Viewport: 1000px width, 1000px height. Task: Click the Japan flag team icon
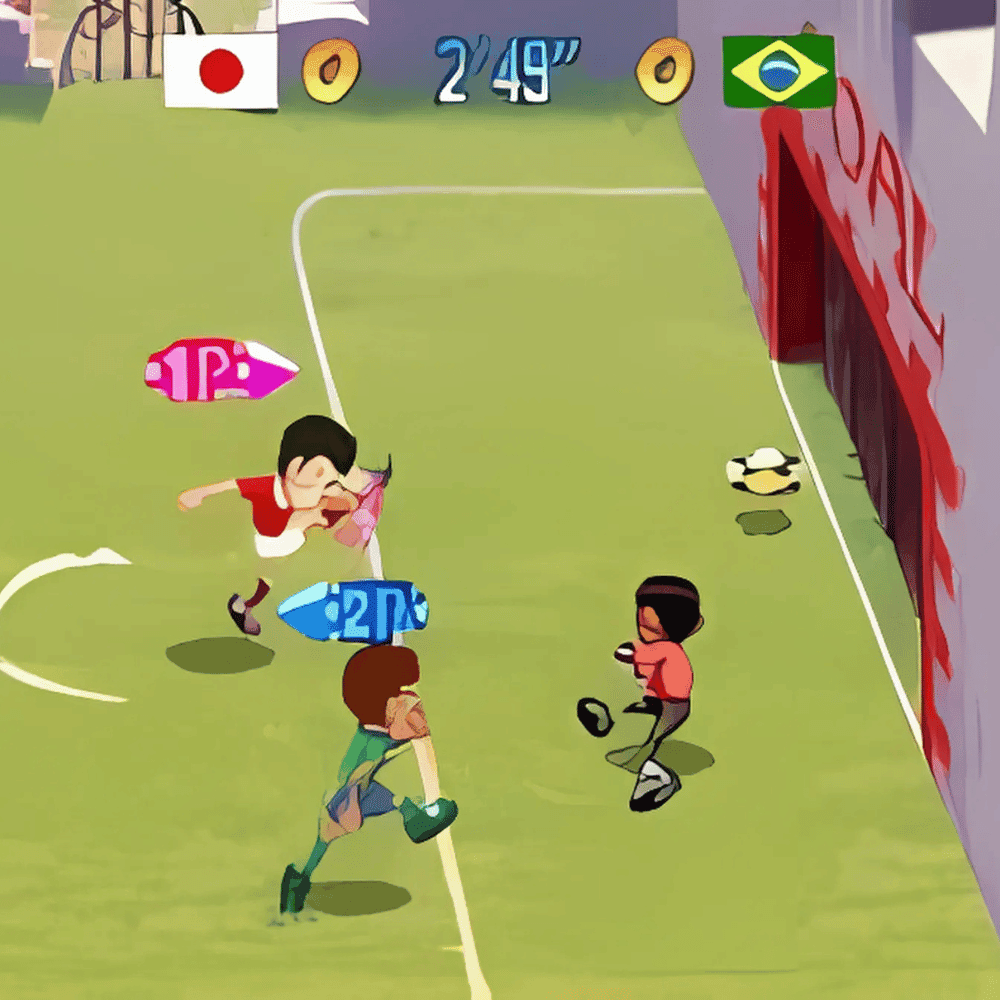(x=220, y=70)
